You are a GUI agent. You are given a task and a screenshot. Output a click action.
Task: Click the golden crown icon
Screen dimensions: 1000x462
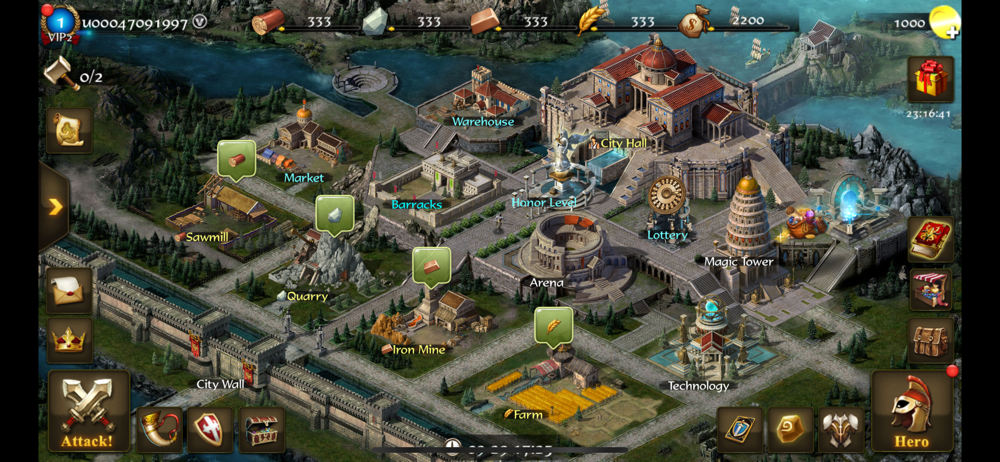(x=69, y=340)
